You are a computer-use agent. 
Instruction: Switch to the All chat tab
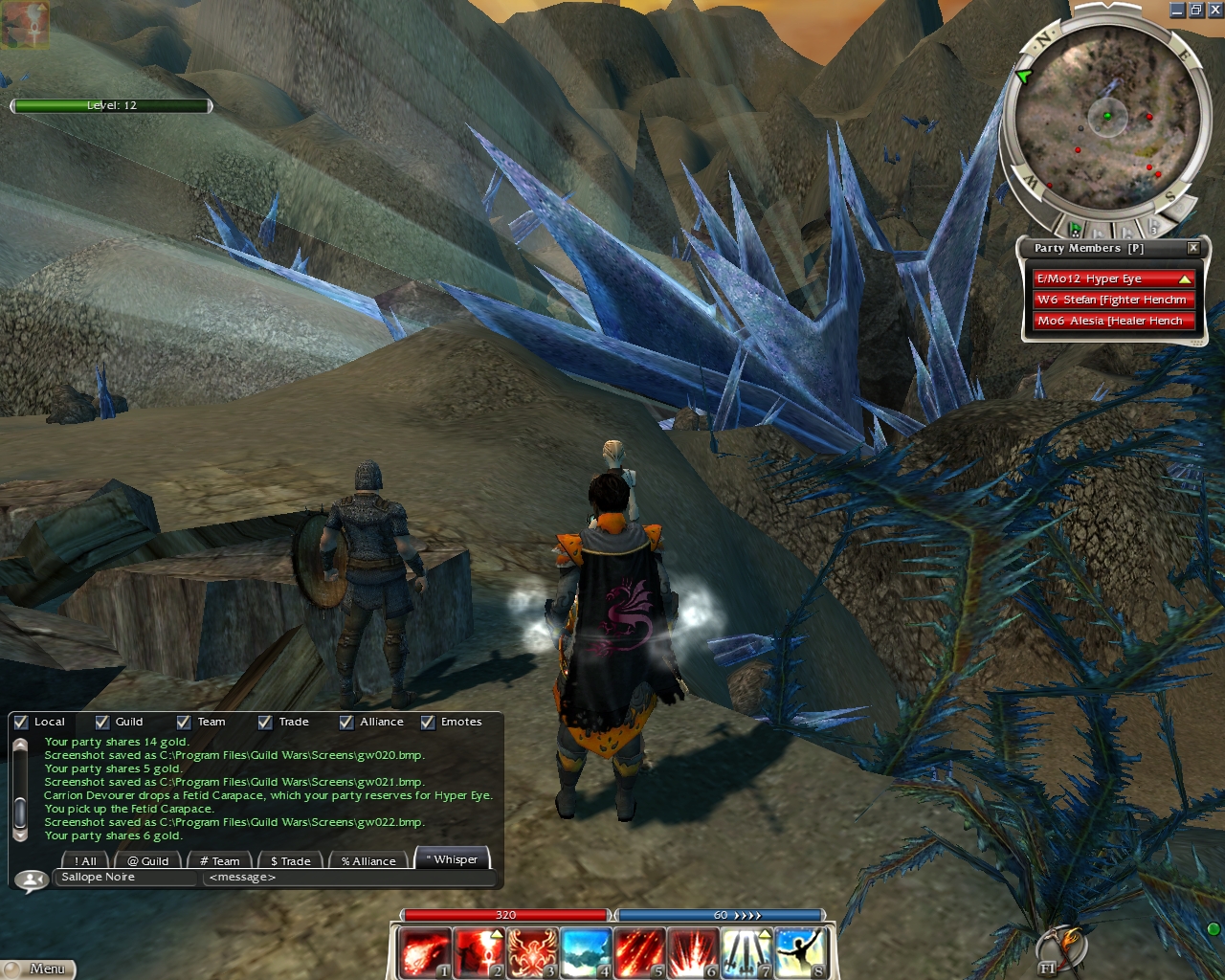point(85,861)
